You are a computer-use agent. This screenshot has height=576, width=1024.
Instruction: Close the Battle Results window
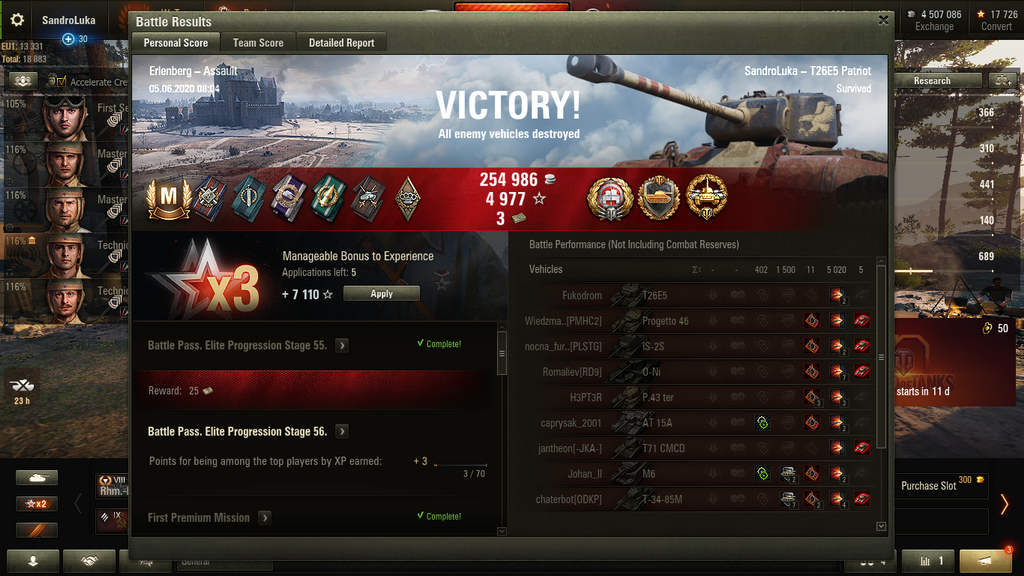coord(883,19)
